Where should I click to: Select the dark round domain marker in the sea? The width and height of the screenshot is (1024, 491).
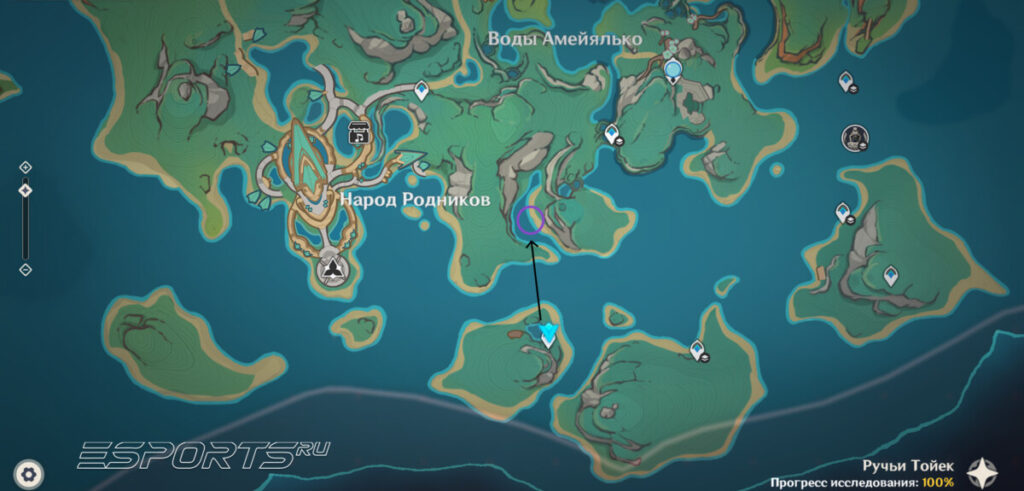pos(854,137)
